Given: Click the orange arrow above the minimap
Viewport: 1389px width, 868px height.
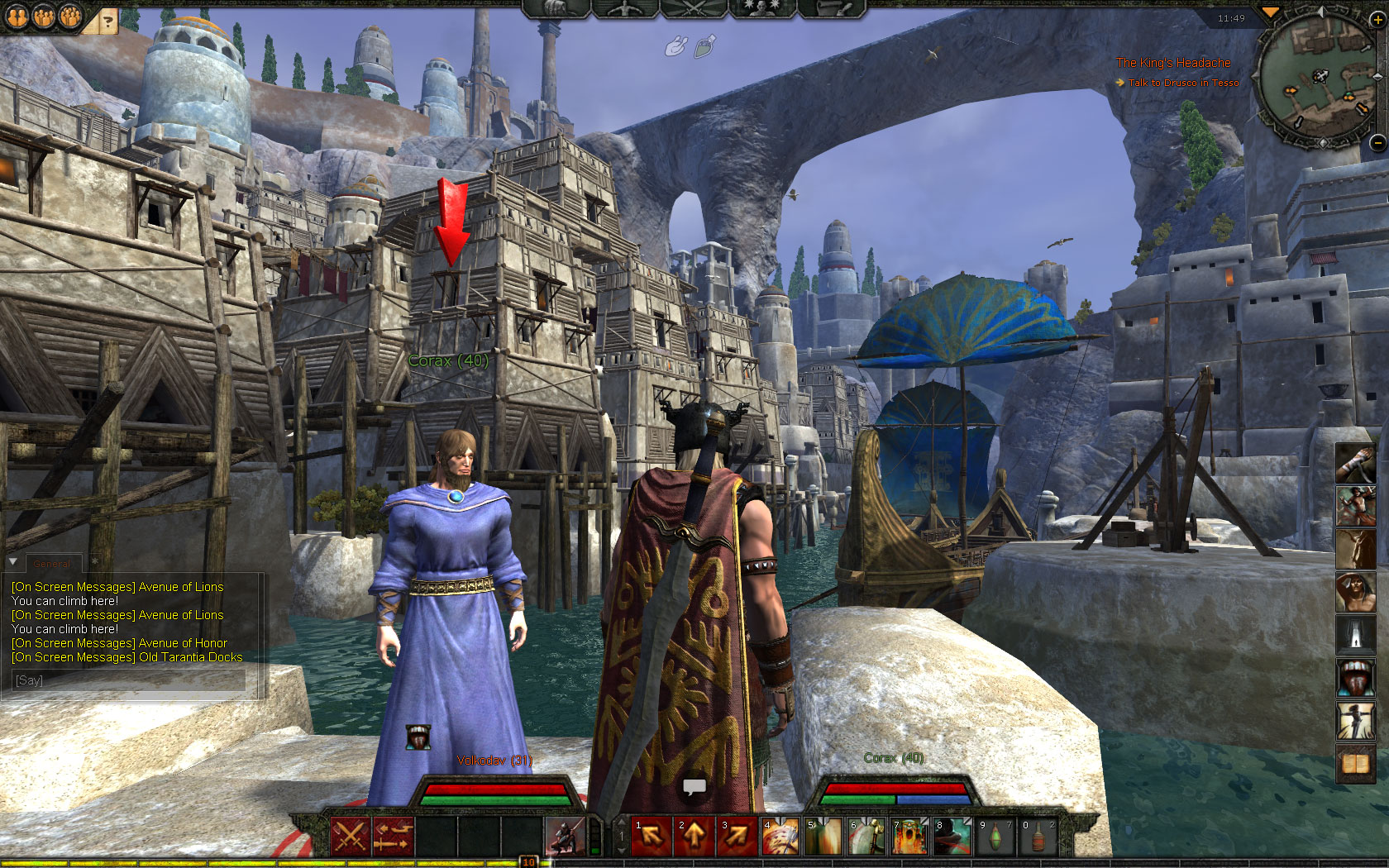Looking at the screenshot, I should tap(1271, 12).
